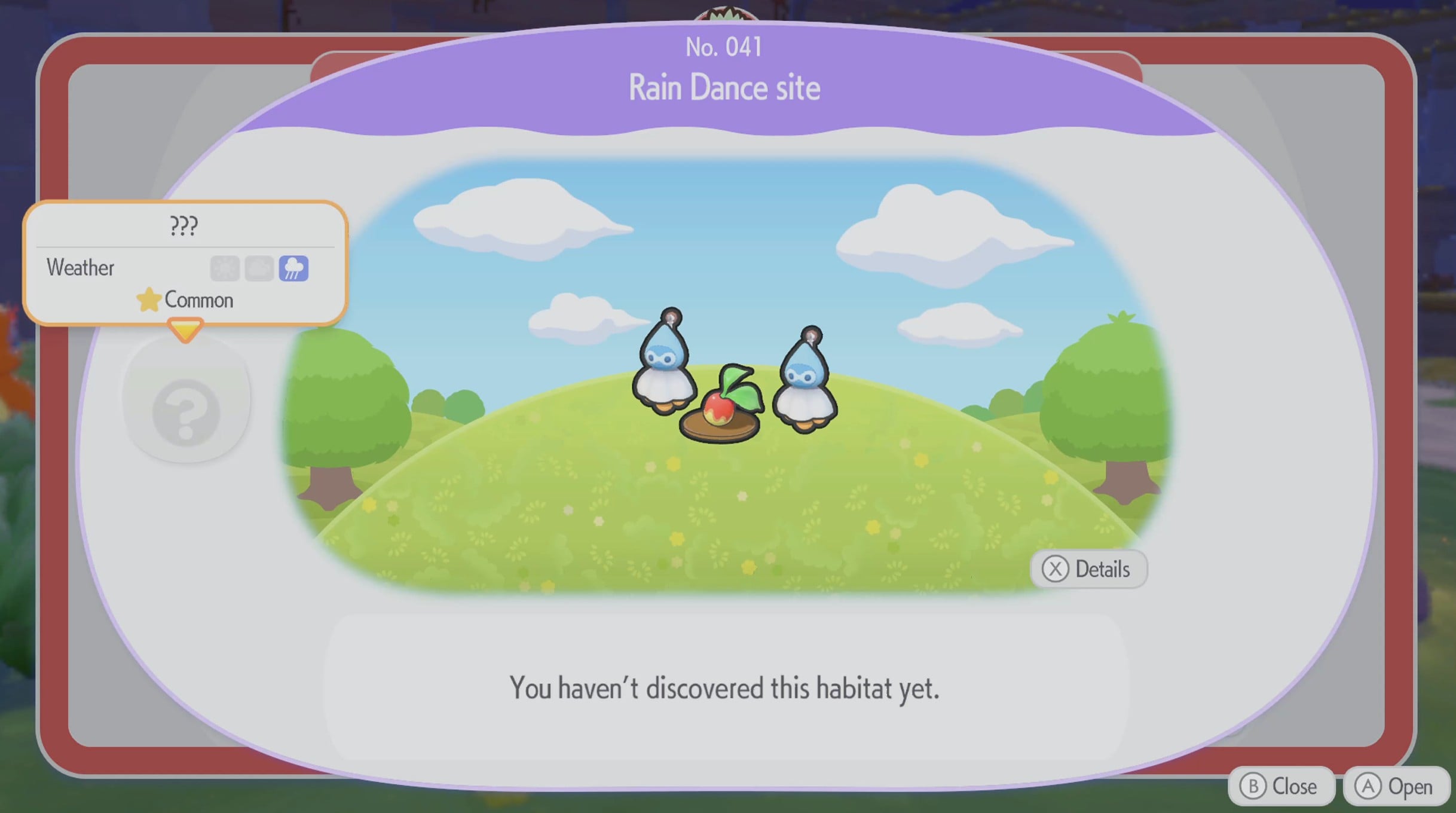Screen dimensions: 1456x813
Task: Click the X button inside the Details label
Action: pyautogui.click(x=1057, y=569)
